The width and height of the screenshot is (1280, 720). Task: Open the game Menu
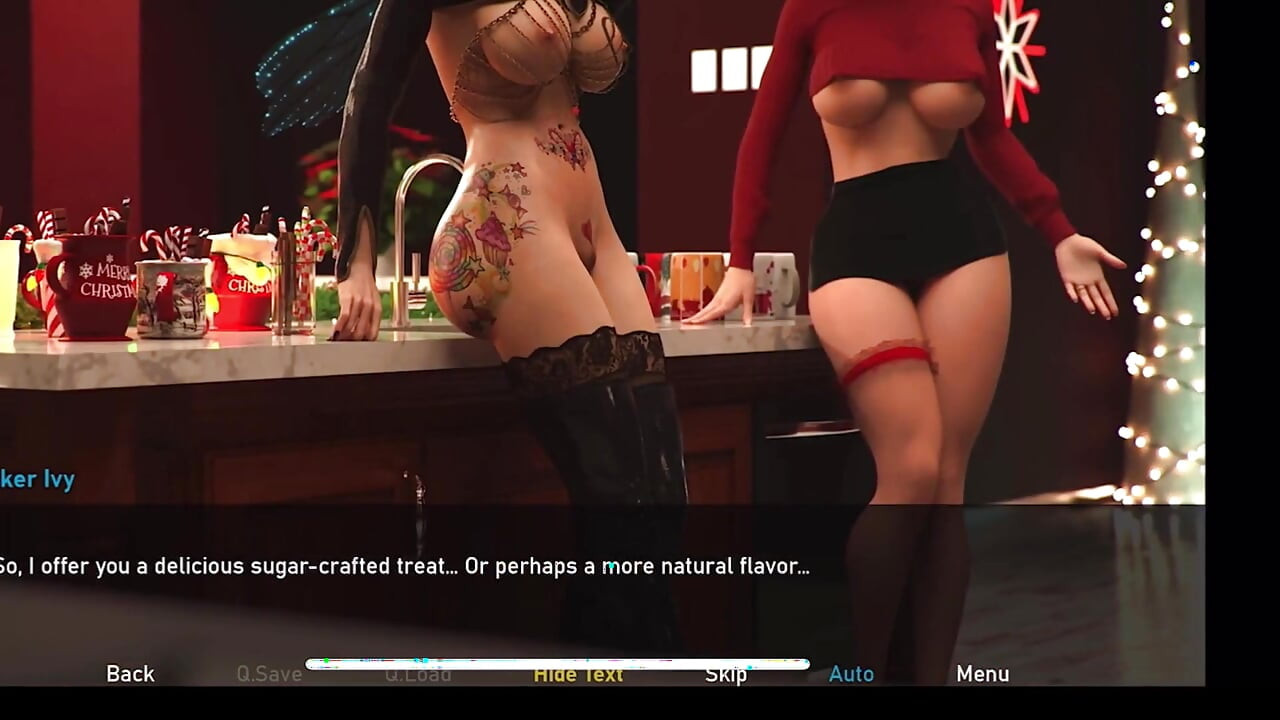coord(983,674)
